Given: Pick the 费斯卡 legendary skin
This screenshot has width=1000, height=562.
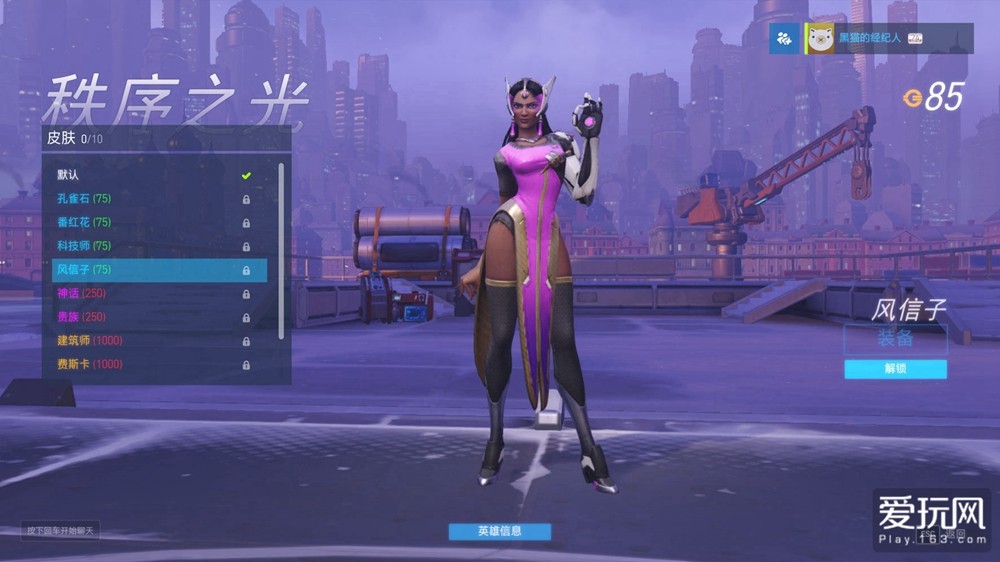Looking at the screenshot, I should 150,365.
